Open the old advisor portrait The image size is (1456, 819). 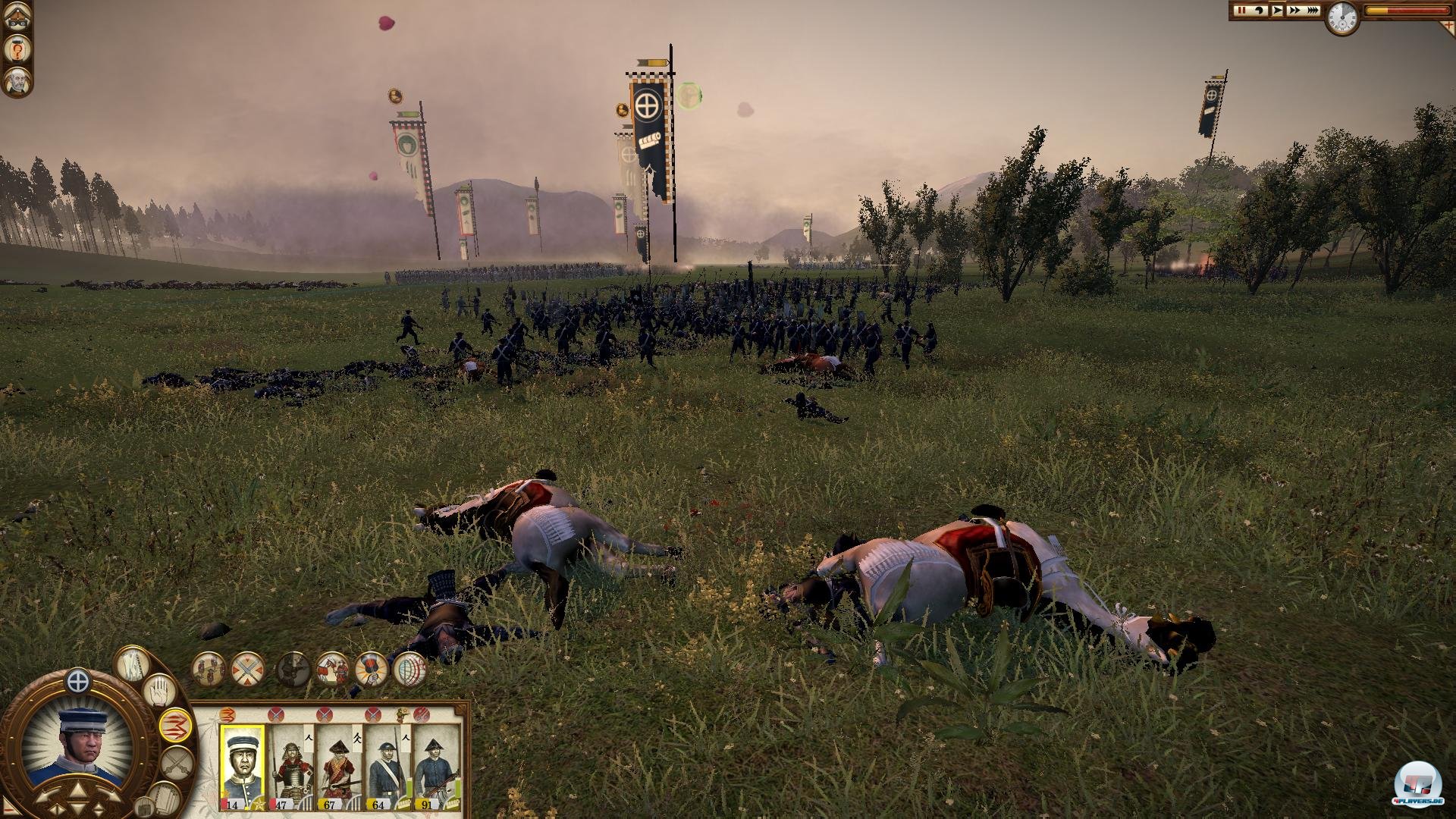[x=16, y=81]
